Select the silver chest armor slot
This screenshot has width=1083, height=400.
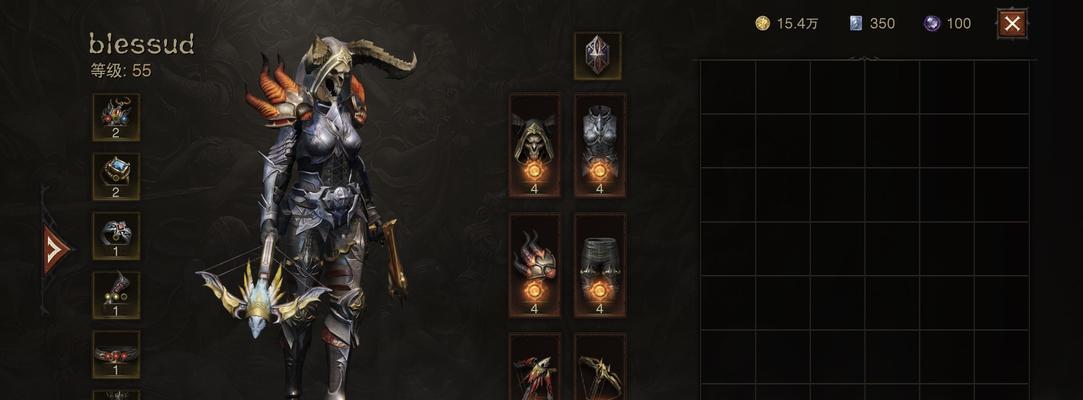[600, 144]
